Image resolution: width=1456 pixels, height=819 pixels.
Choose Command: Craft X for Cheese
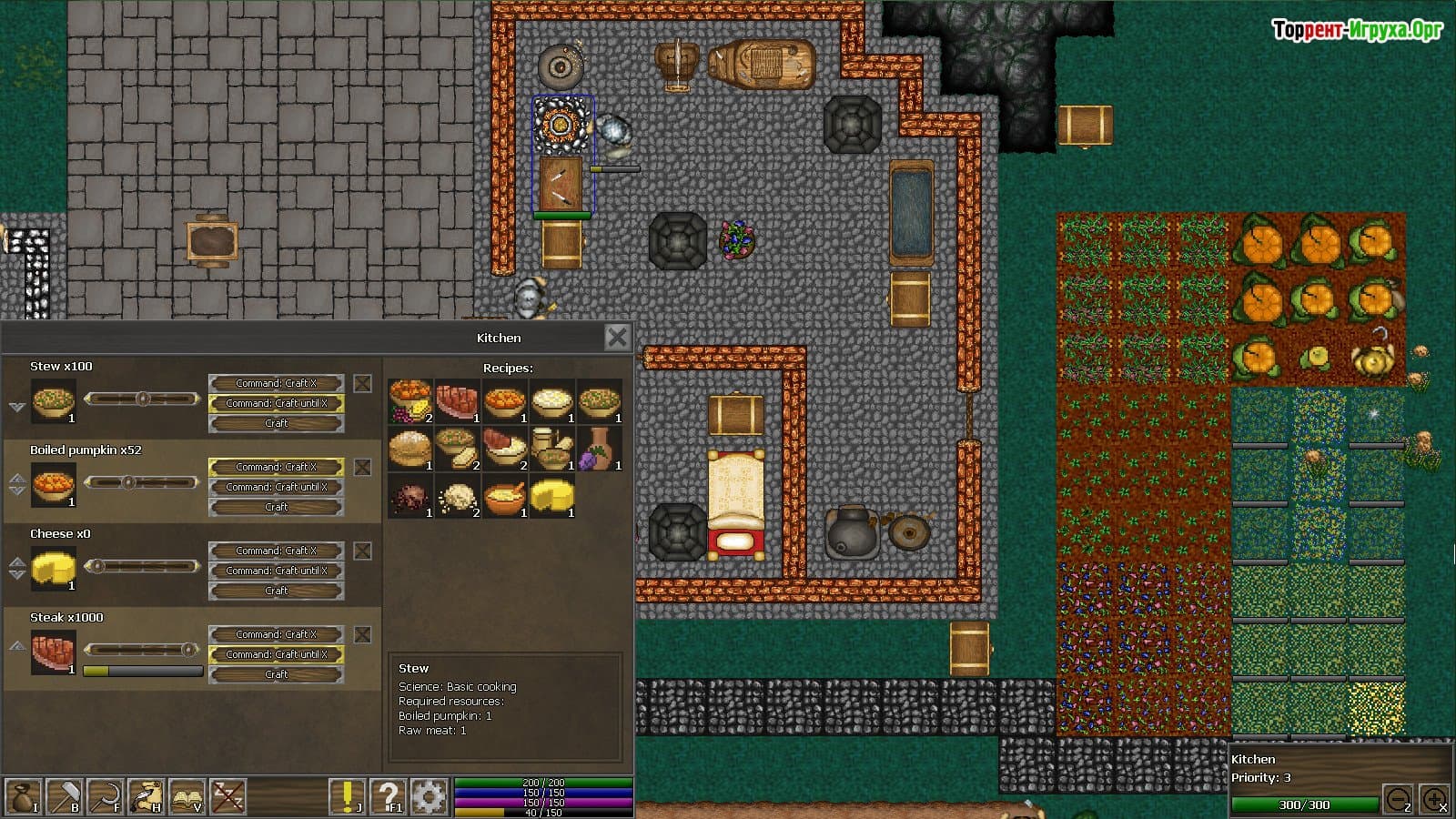pyautogui.click(x=276, y=551)
